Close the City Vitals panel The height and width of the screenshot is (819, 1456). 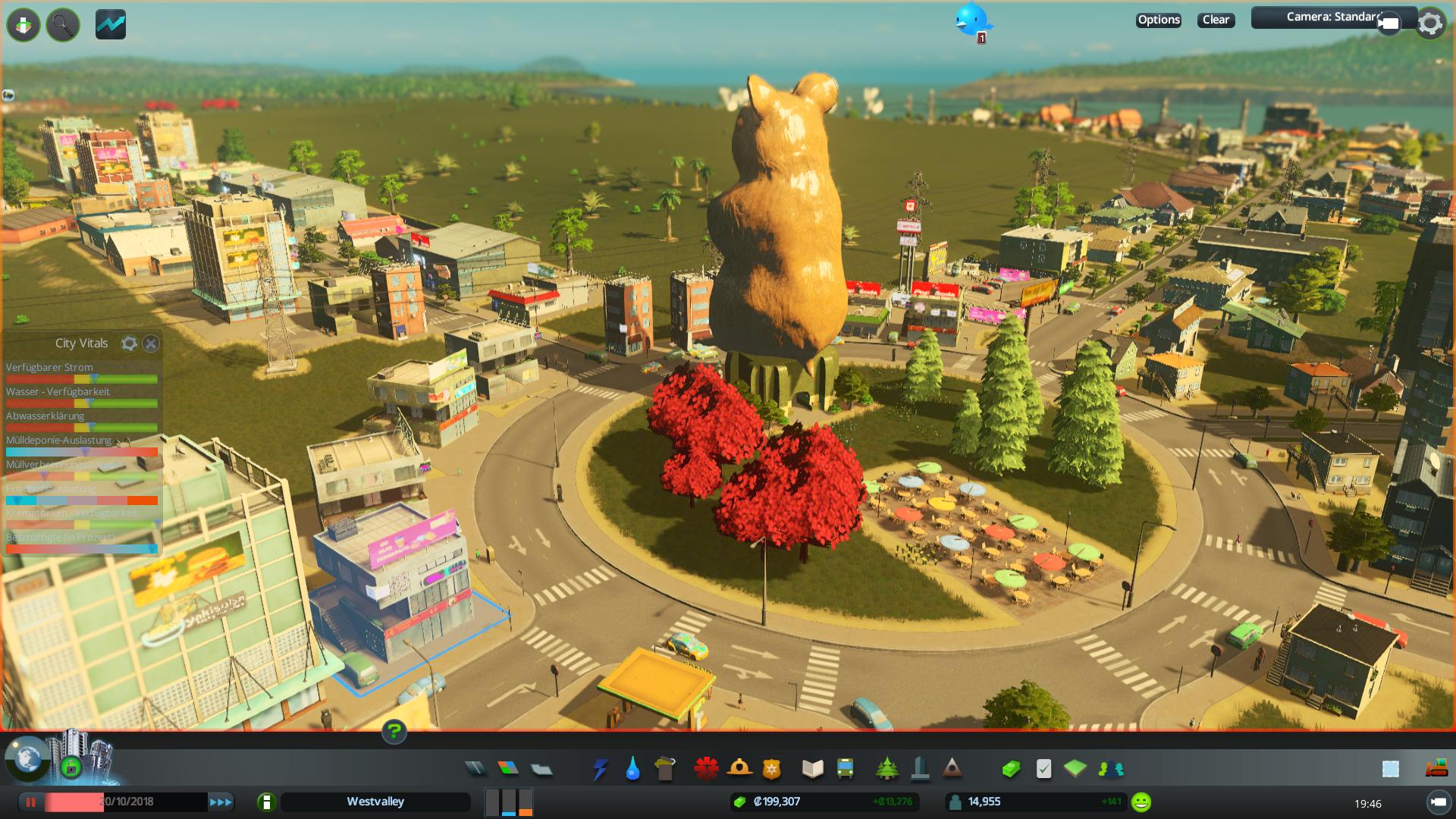[x=151, y=344]
